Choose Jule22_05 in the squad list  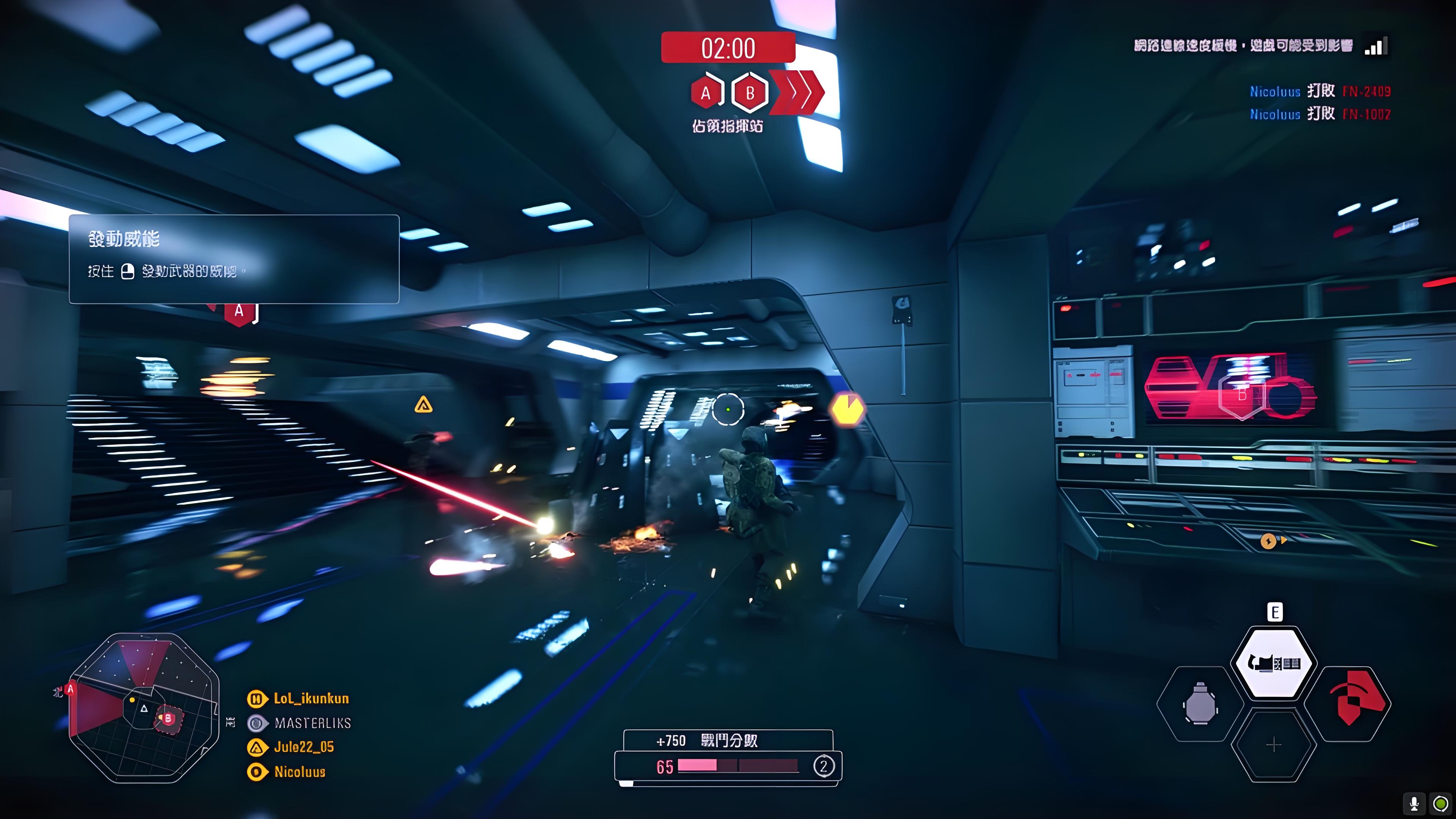(x=303, y=747)
